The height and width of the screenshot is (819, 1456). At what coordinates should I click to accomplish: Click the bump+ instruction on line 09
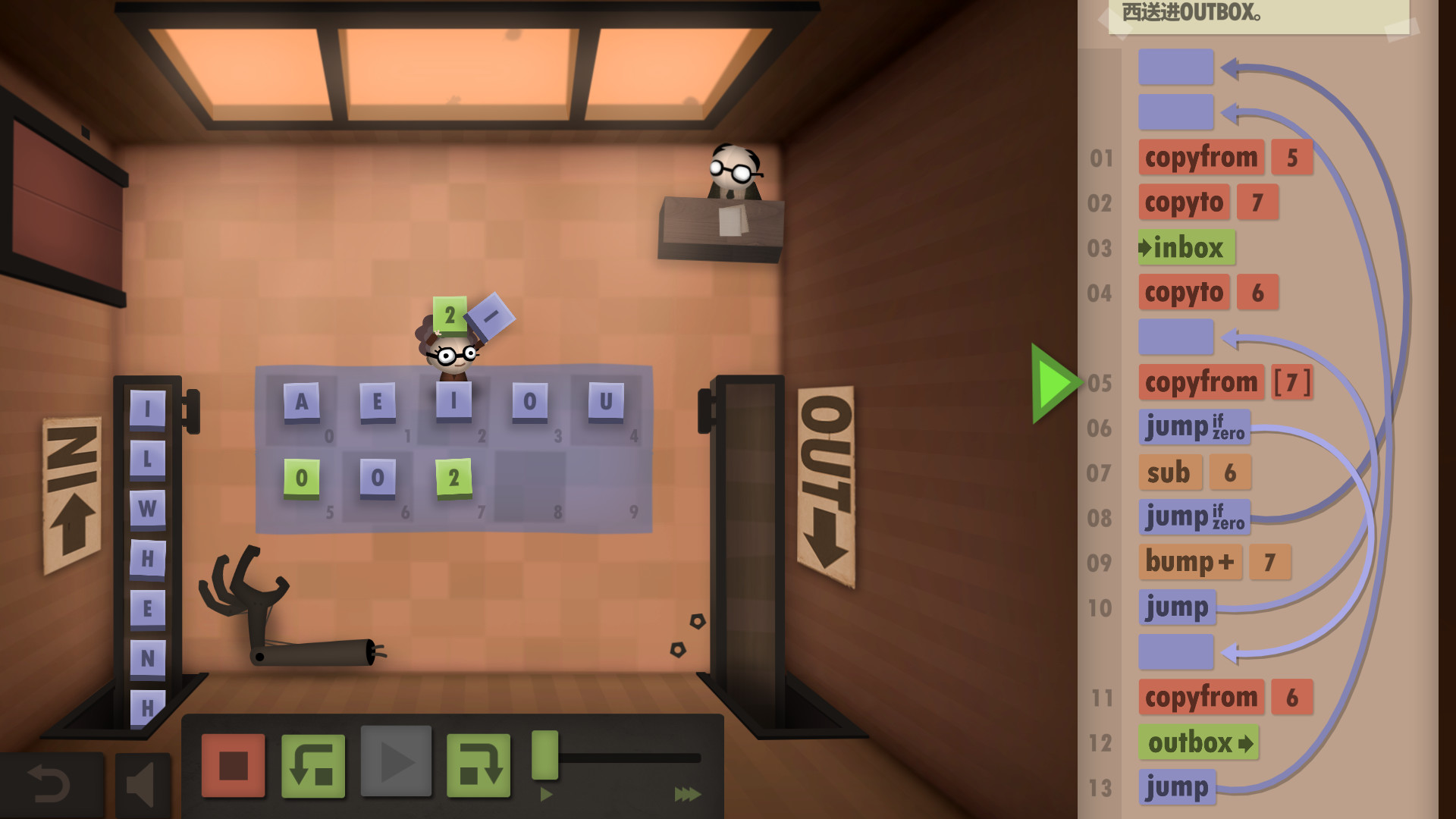[x=1190, y=562]
